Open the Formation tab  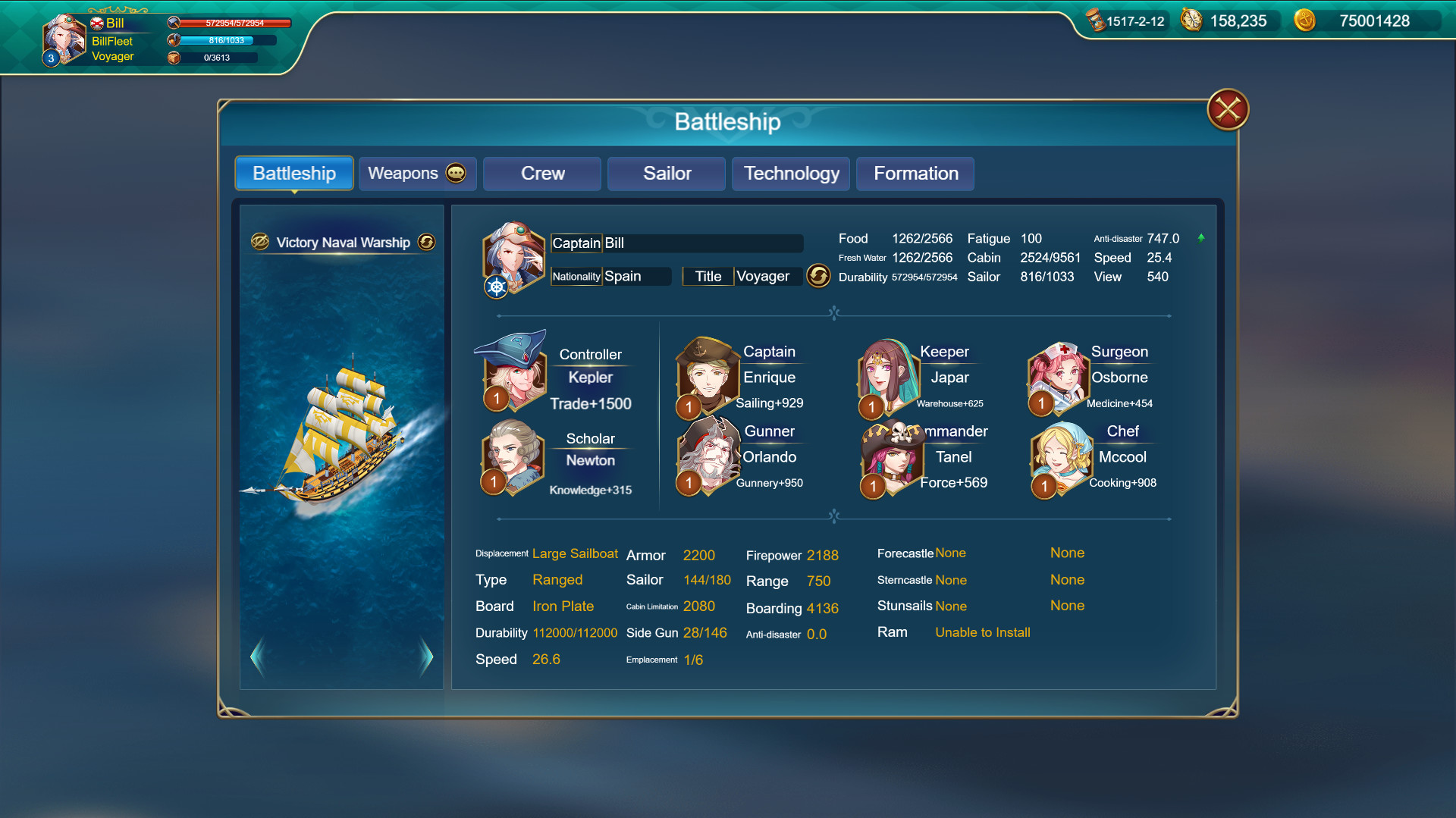click(915, 174)
